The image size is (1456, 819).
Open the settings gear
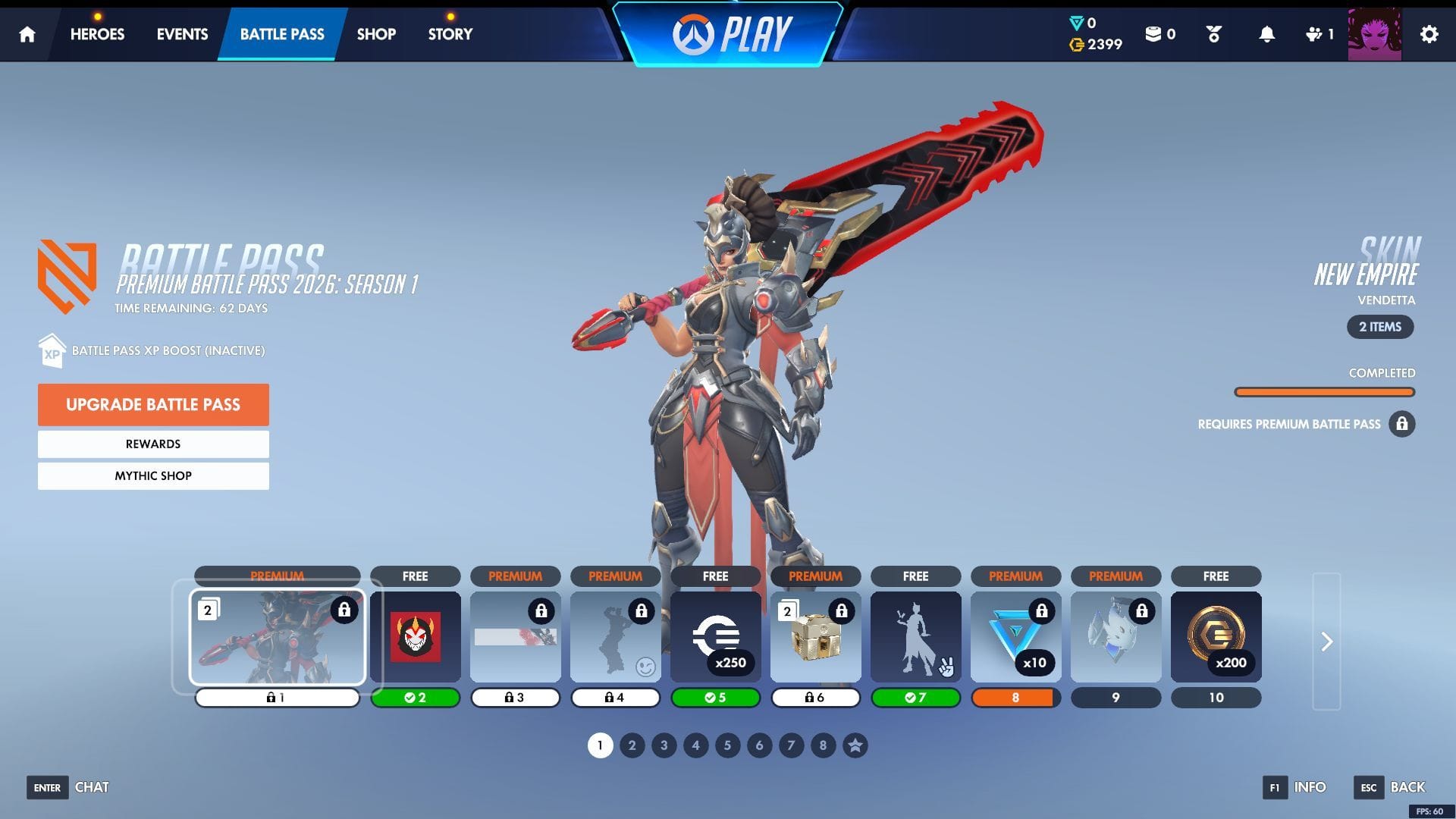[x=1429, y=34]
